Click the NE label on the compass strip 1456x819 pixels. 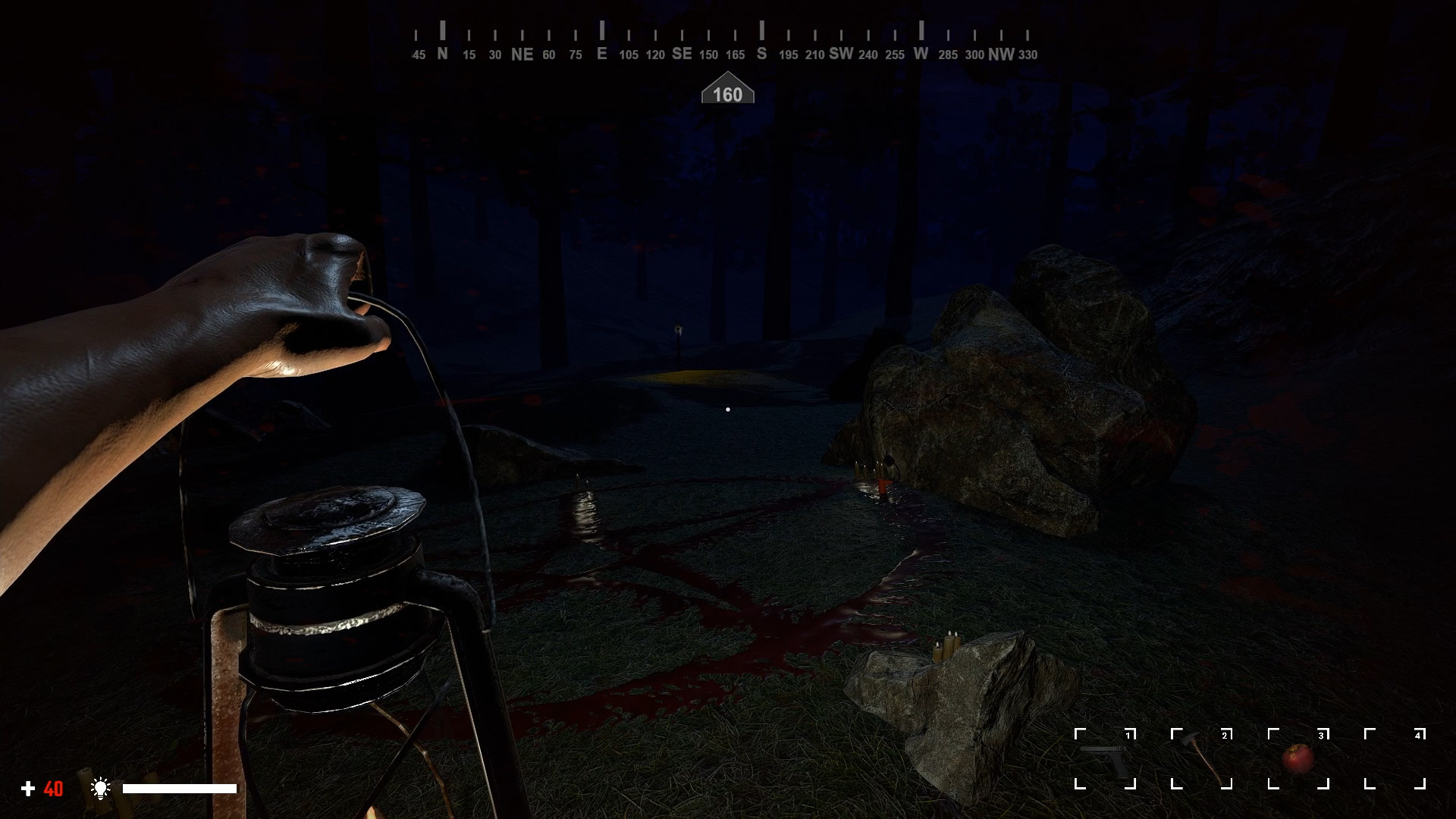coord(521,54)
